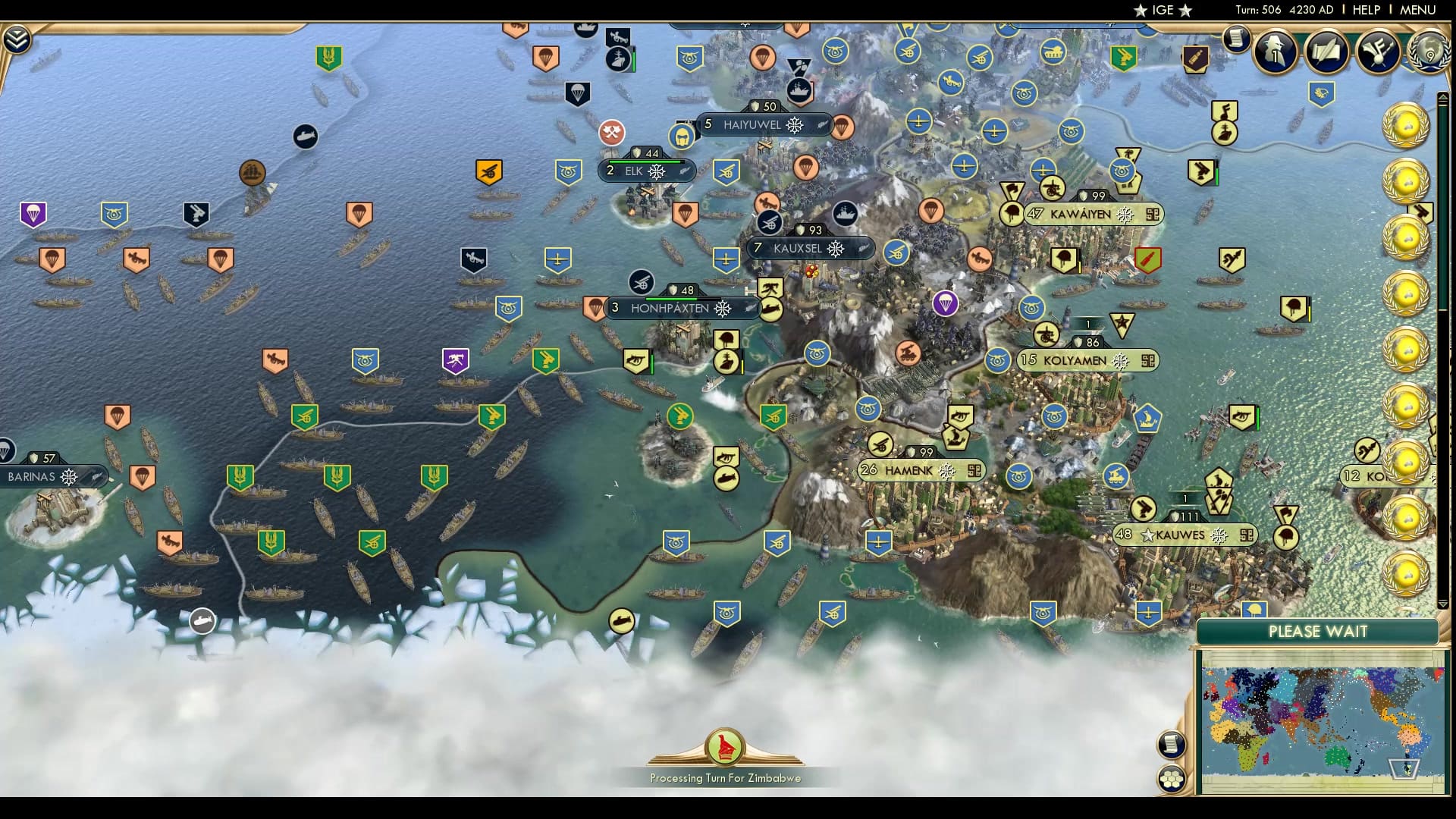Open the Great Works quill-and-scroll icon
The image size is (1456, 819).
(1326, 53)
